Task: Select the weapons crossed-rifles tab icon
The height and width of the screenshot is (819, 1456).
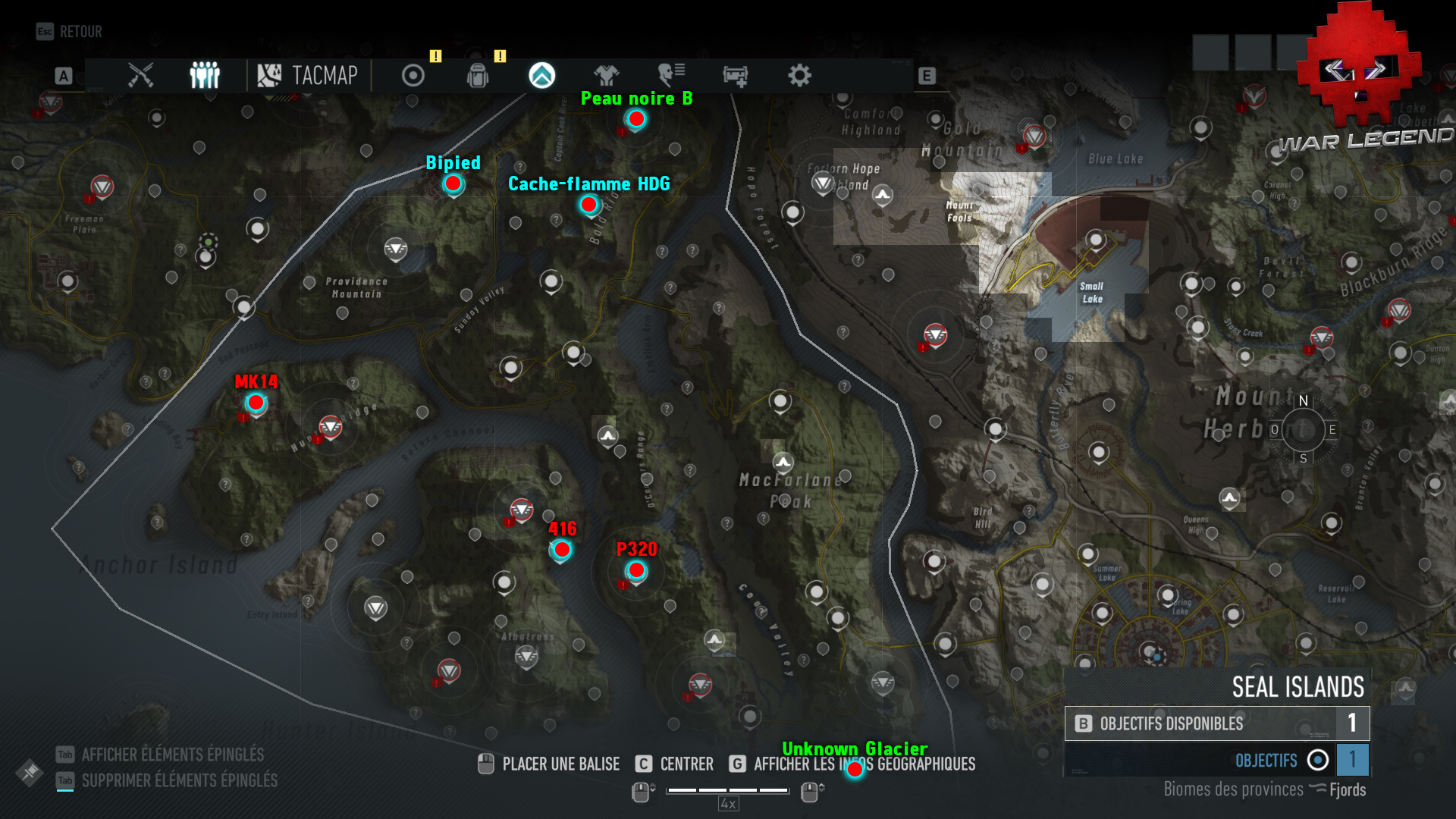Action: pos(140,75)
